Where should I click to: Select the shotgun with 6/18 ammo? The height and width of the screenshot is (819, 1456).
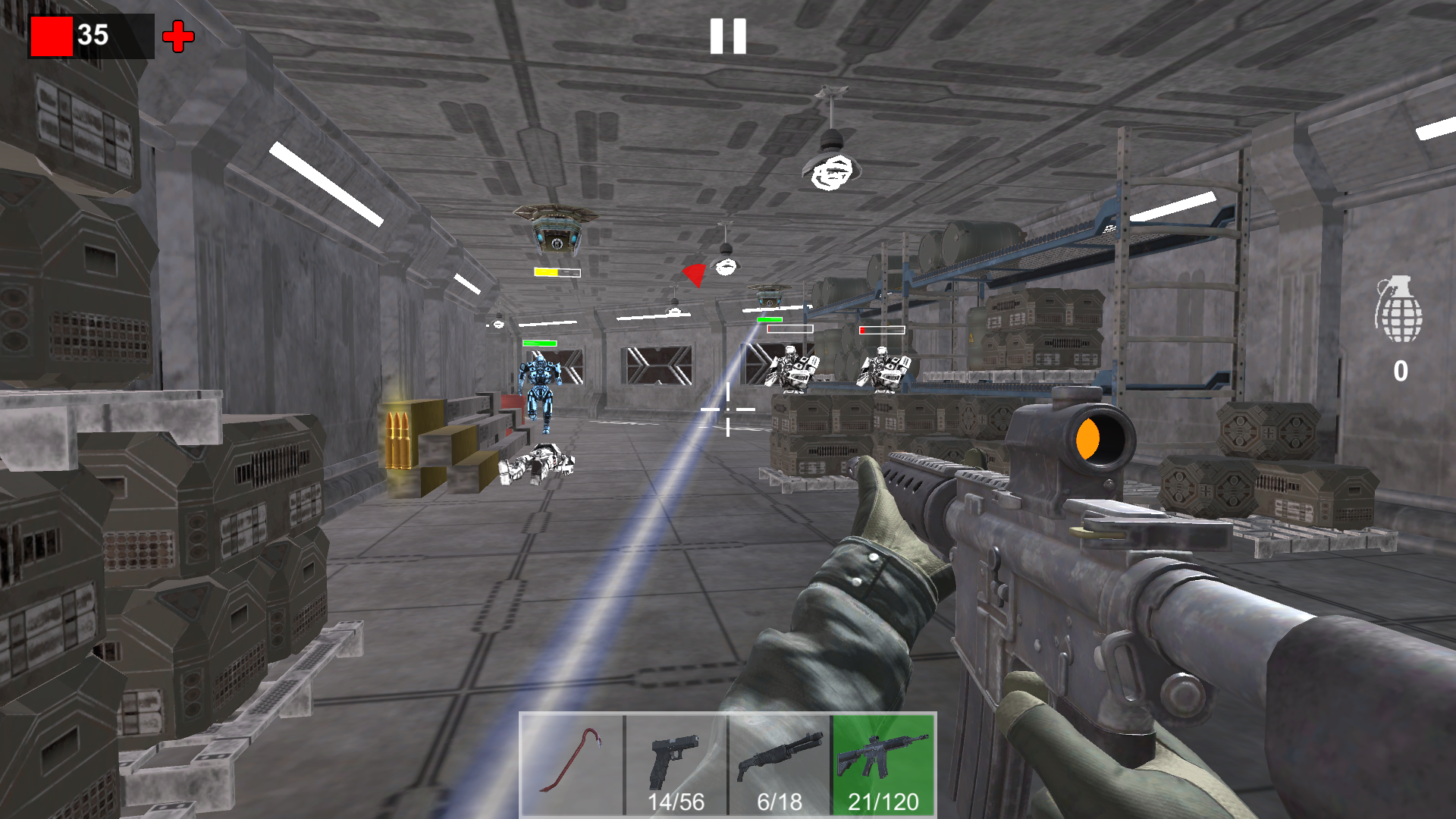(x=779, y=758)
